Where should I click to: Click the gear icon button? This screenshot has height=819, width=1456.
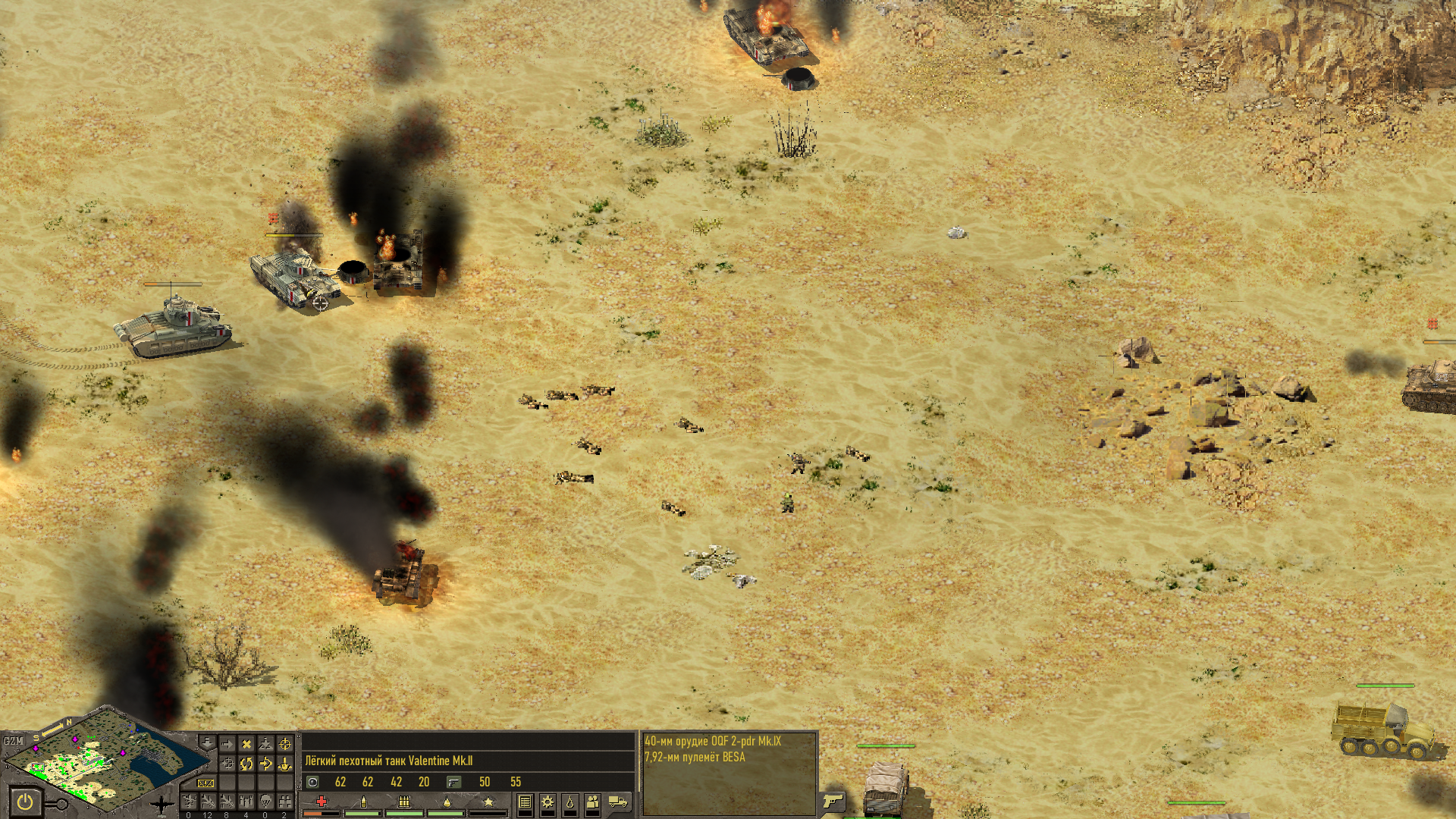[548, 802]
